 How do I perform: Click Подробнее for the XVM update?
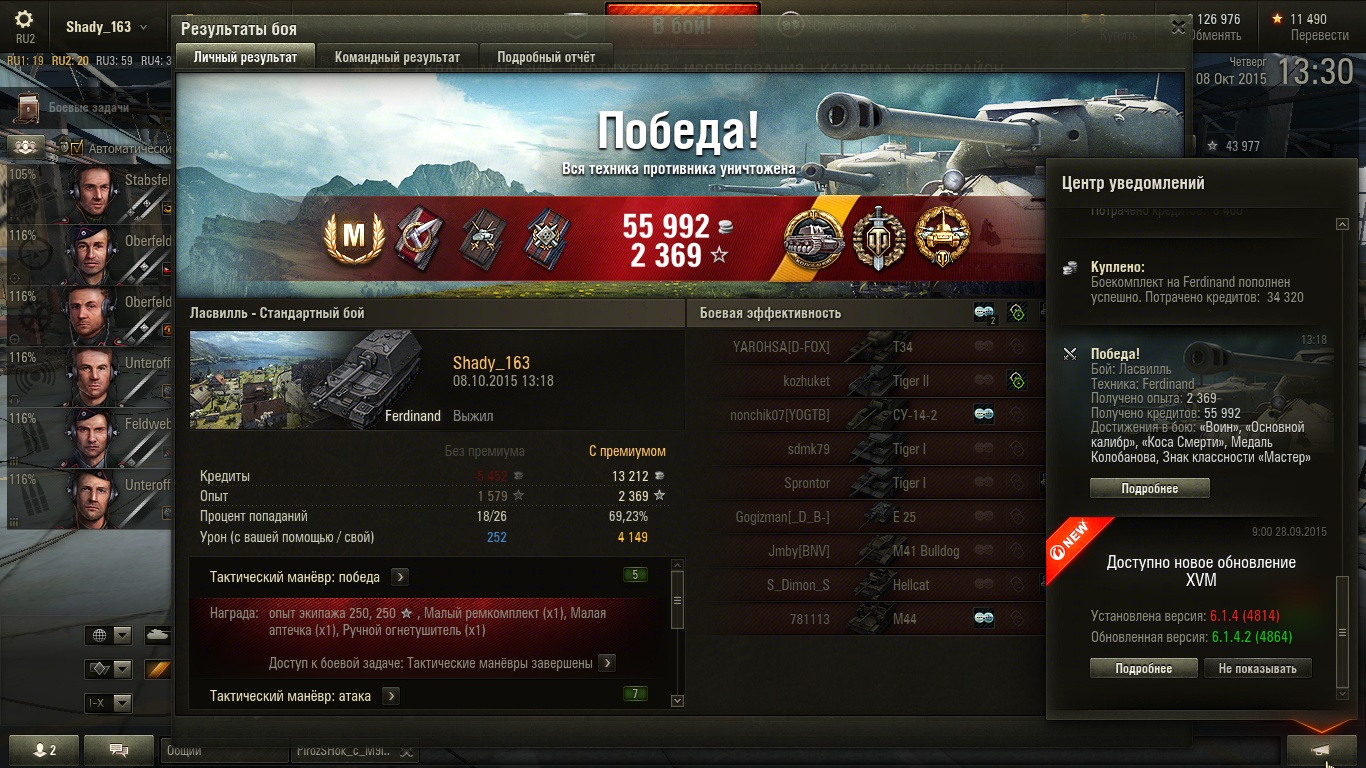pyautogui.click(x=1143, y=668)
